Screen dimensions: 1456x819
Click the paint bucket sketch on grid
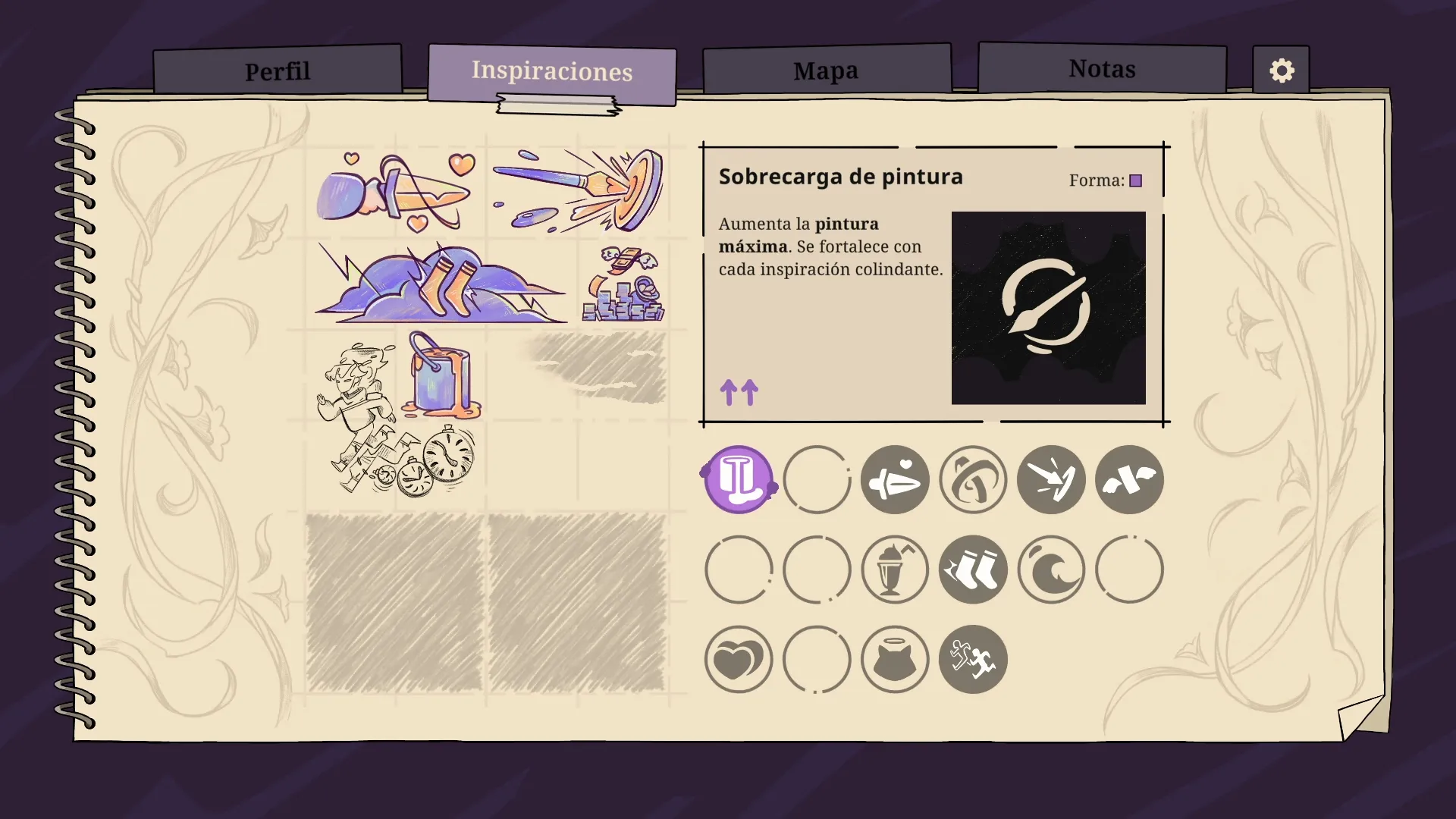[x=440, y=375]
